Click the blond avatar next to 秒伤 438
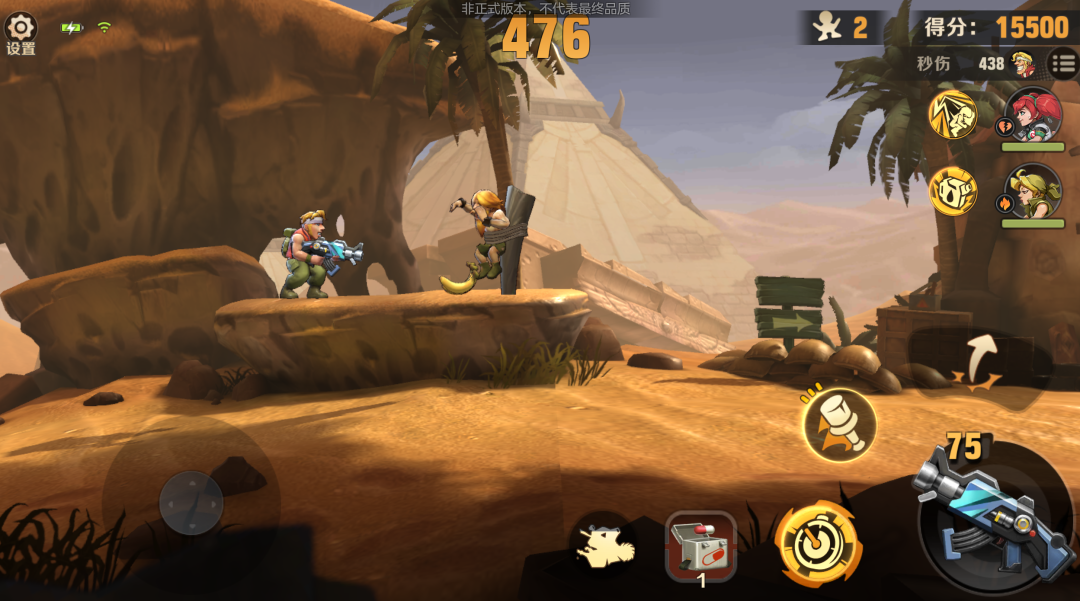 (x=1023, y=64)
